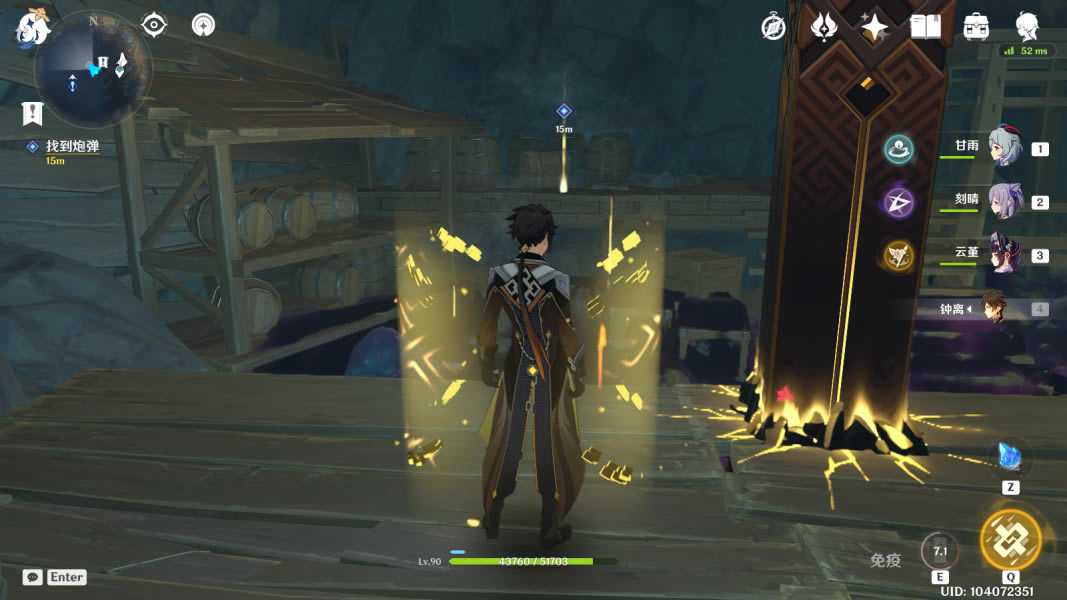
Task: Unleash Zhongli's golden elemental burst
Action: click(1010, 539)
